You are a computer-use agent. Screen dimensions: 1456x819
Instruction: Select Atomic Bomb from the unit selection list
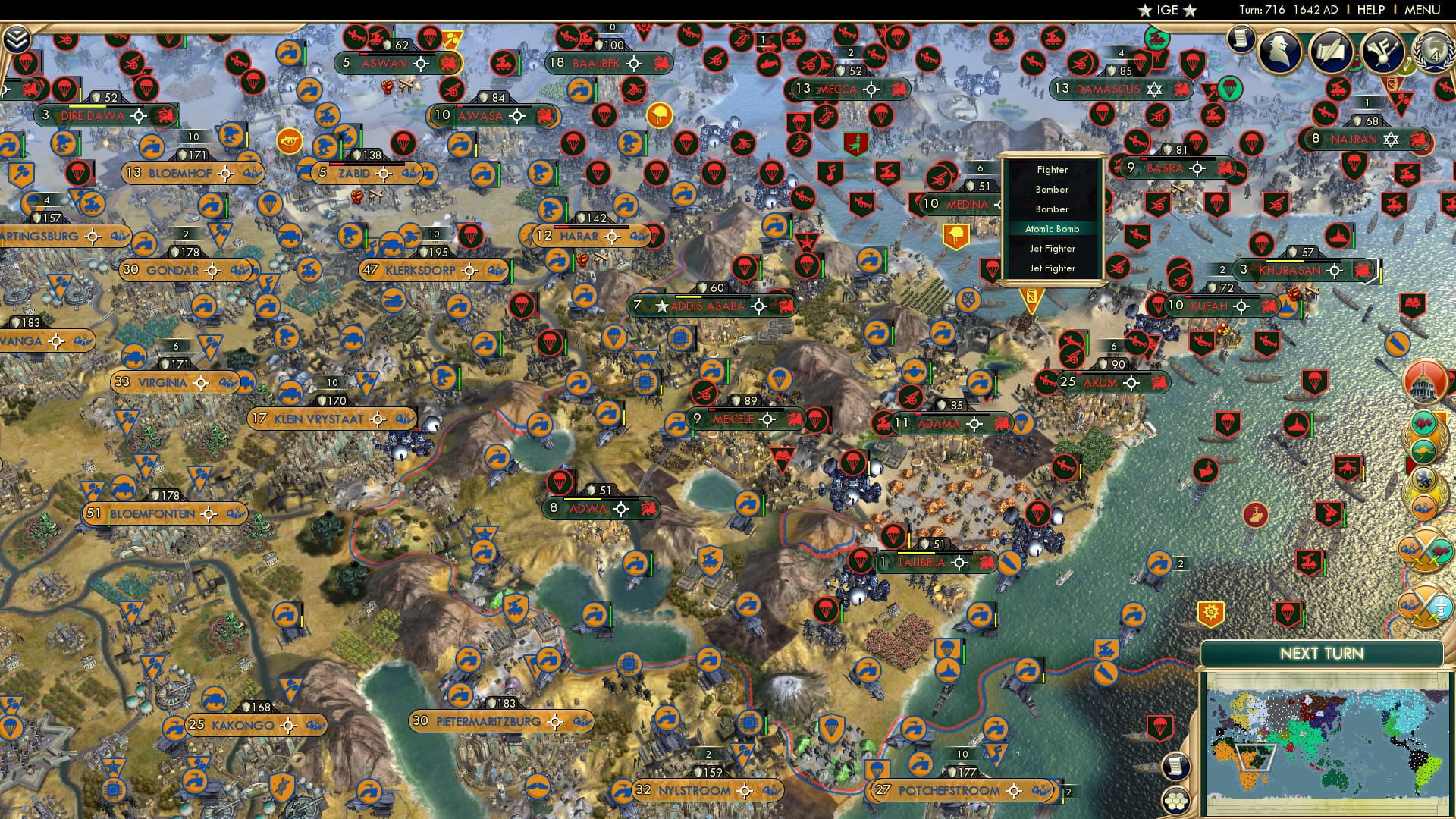click(x=1052, y=228)
